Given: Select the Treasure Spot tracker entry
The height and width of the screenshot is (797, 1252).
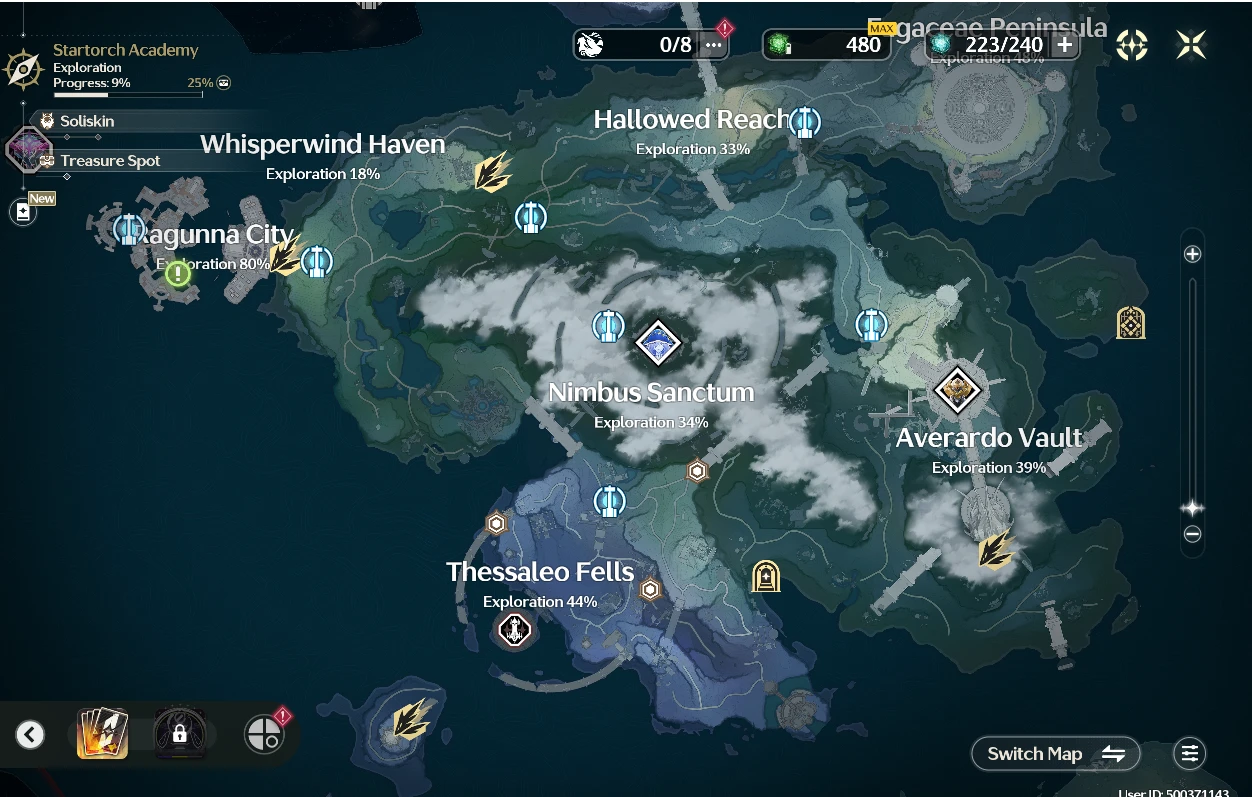Looking at the screenshot, I should coord(109,161).
